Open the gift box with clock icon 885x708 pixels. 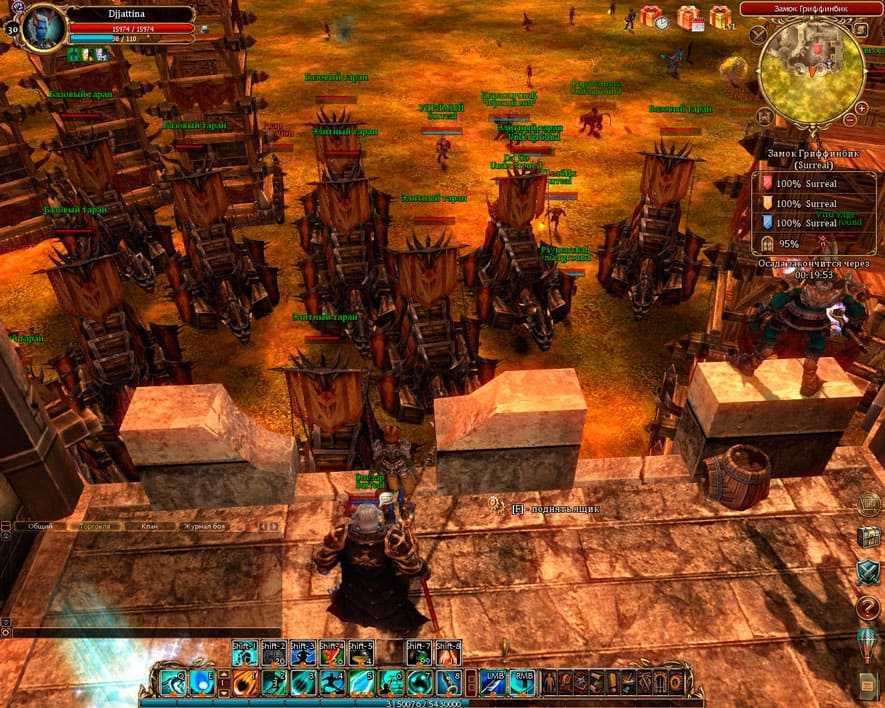[x=653, y=17]
